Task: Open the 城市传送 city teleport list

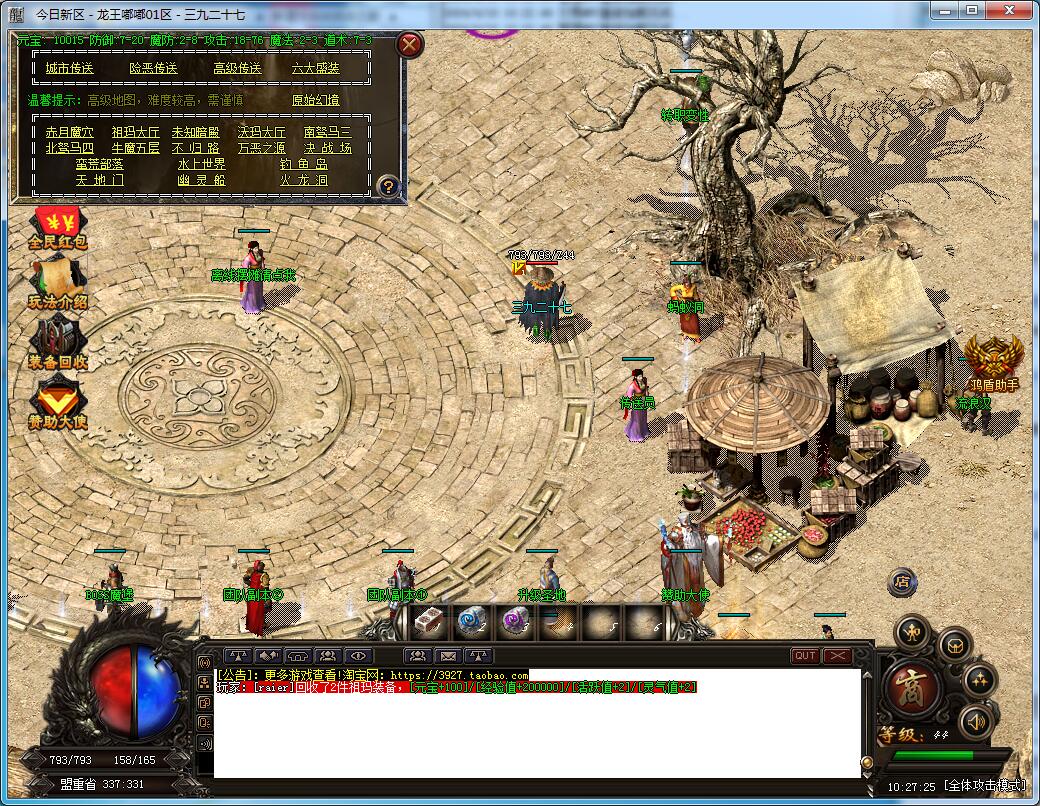Action: tap(70, 68)
